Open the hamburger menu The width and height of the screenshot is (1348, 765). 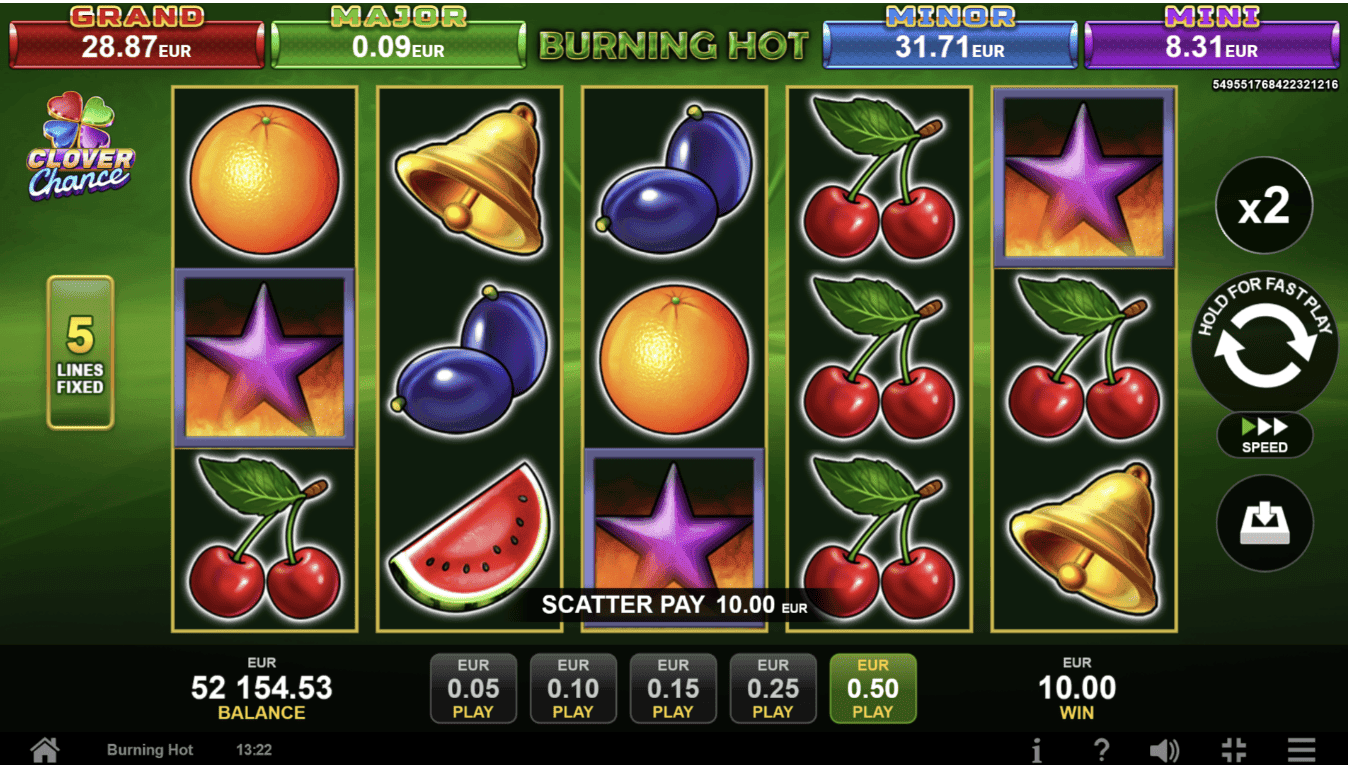click(x=1301, y=749)
